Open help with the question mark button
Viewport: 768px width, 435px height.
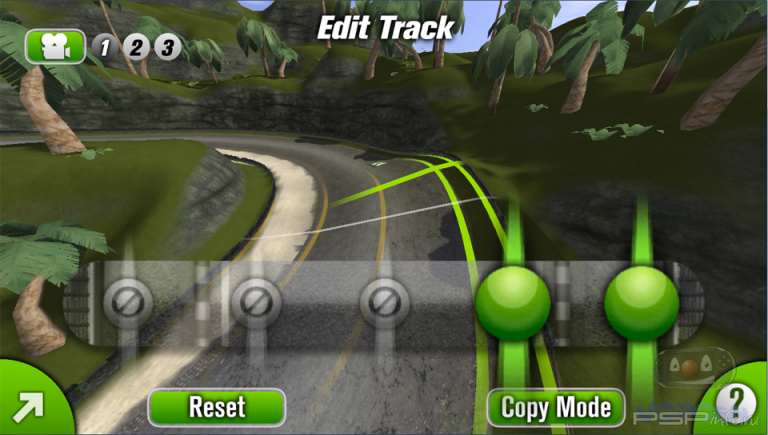pos(737,403)
